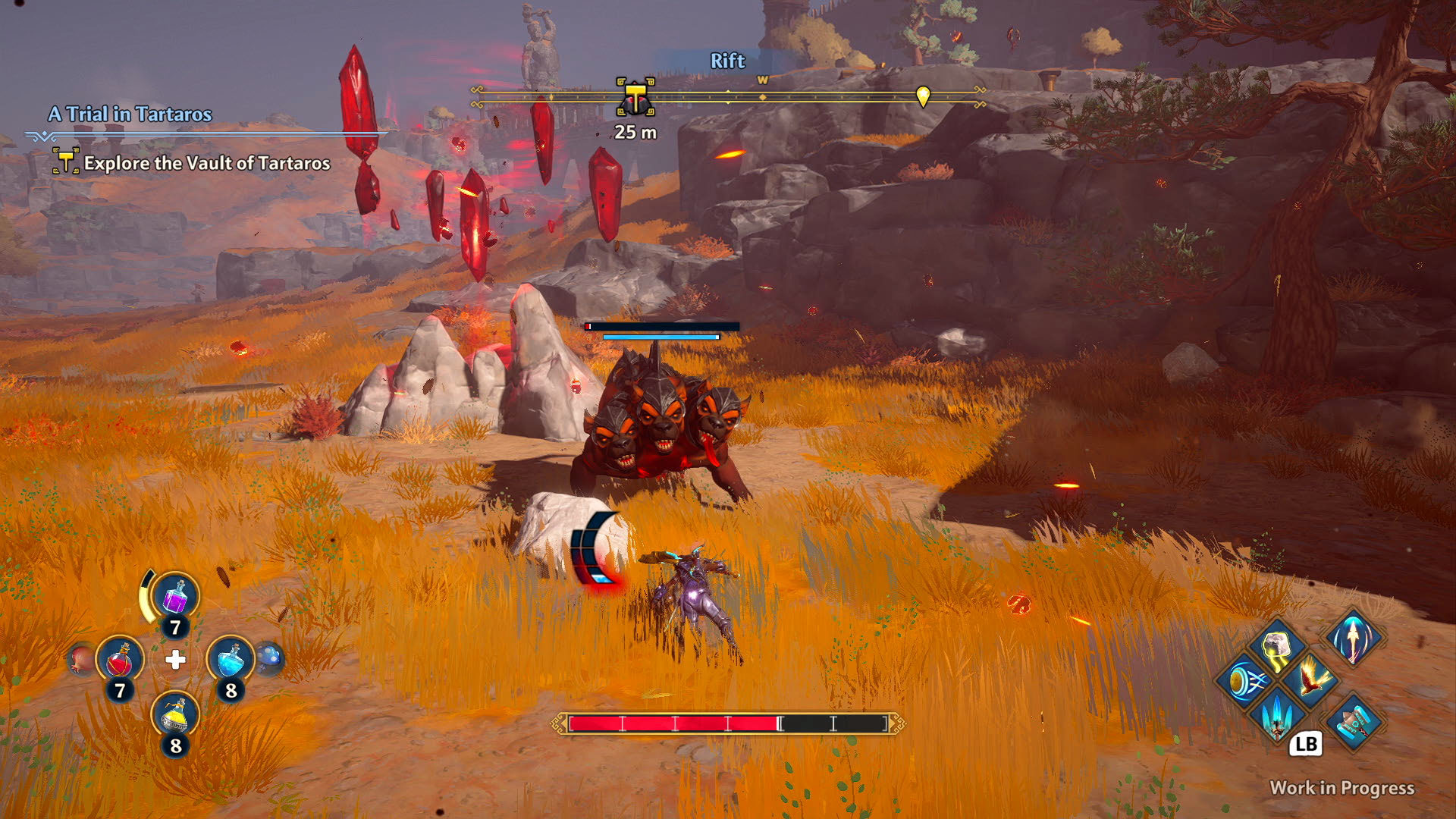Click the hammer slam ability icon

(x=1352, y=723)
